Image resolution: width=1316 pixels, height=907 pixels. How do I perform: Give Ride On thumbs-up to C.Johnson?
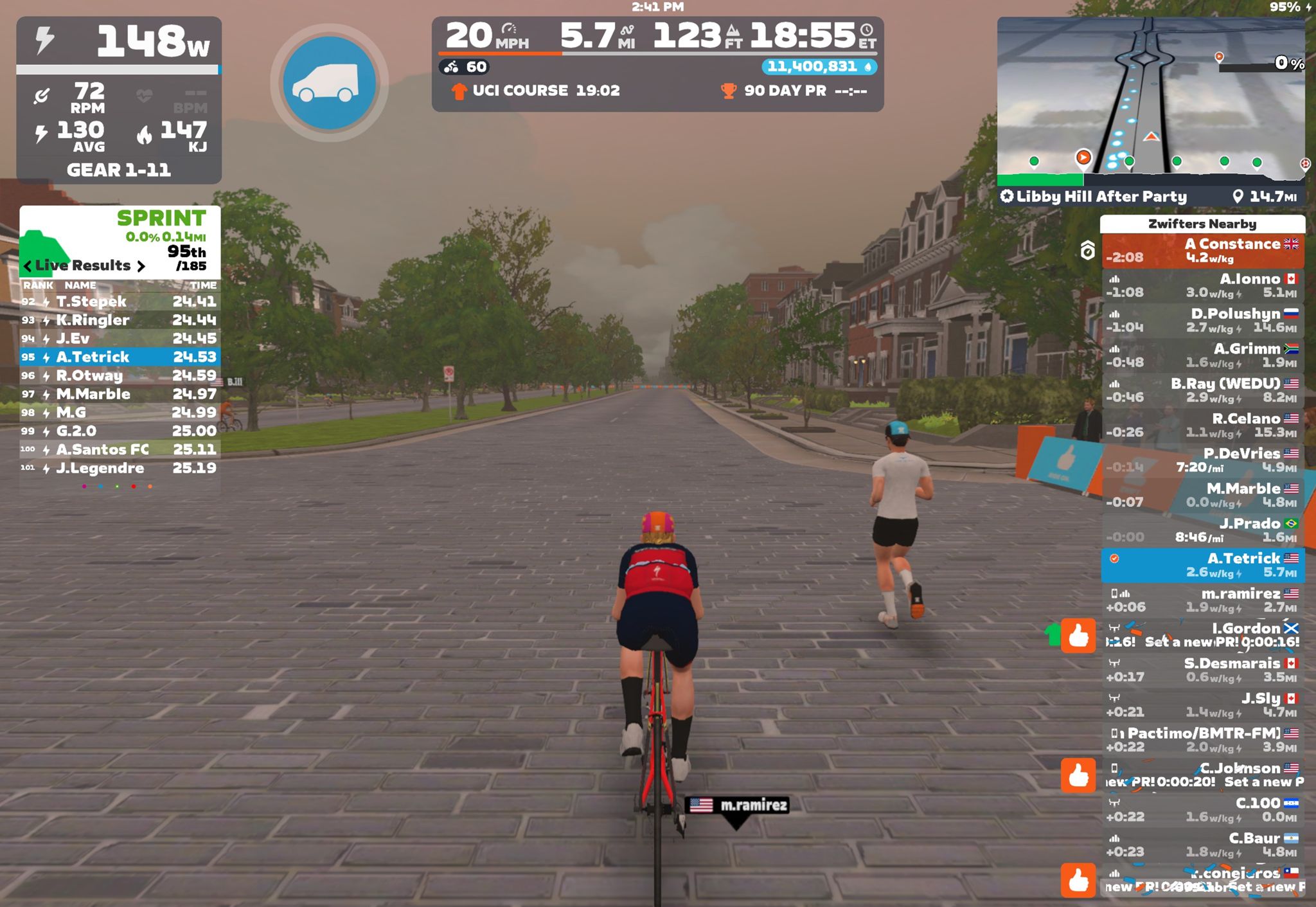(x=1078, y=775)
